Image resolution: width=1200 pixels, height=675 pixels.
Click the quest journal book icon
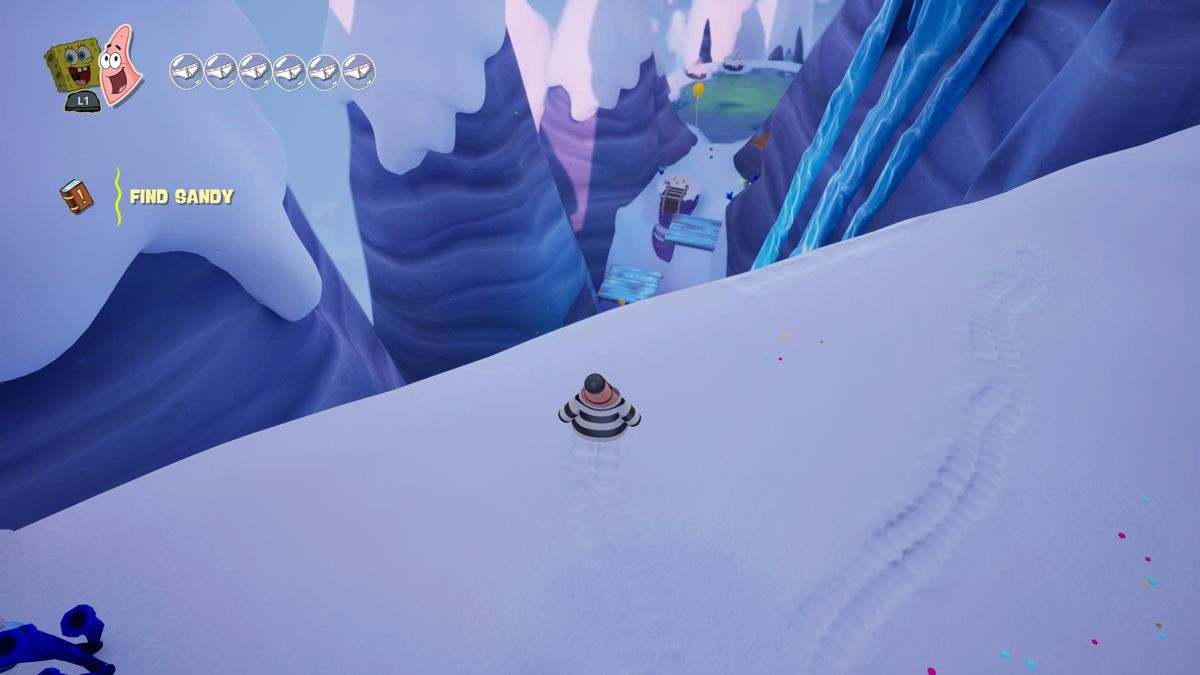point(76,196)
